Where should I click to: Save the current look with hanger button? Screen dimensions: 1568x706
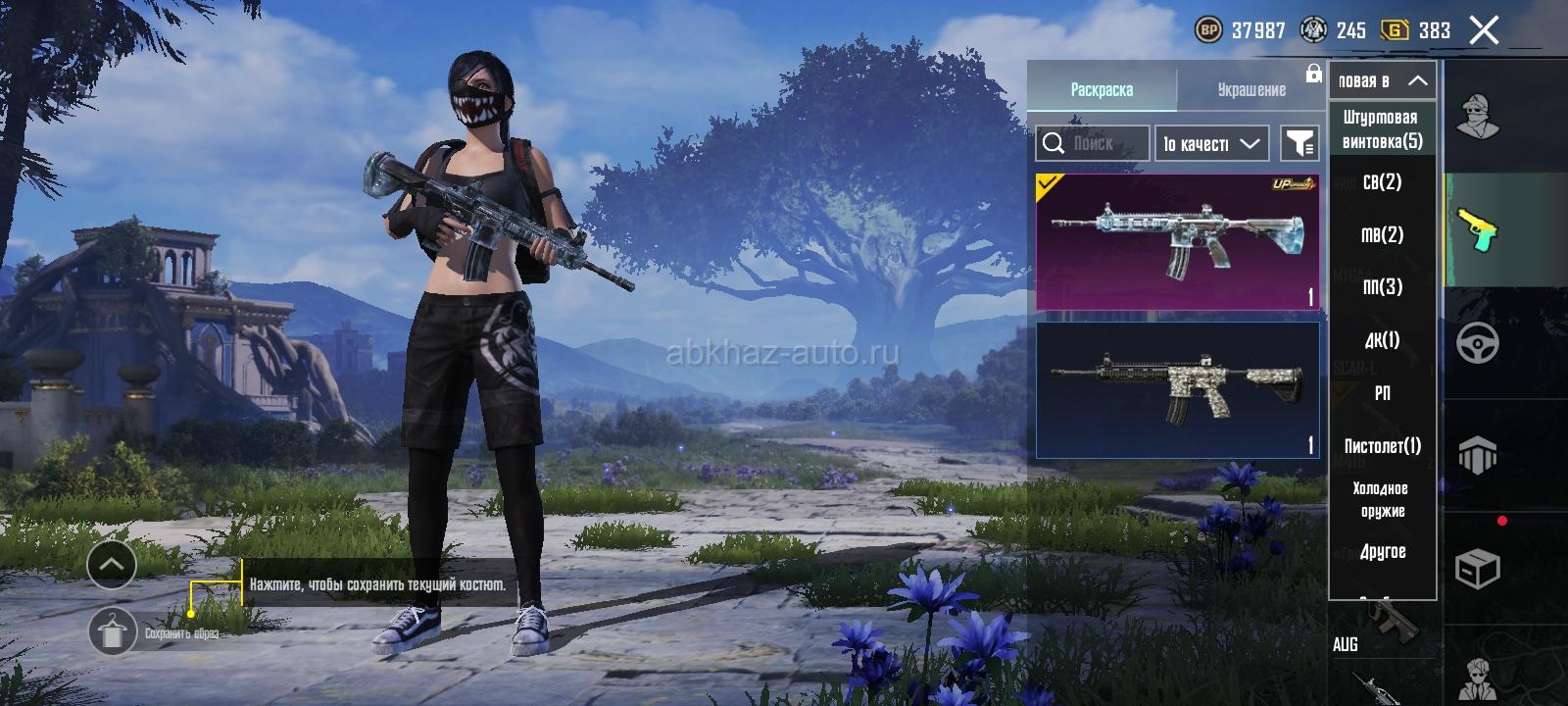(112, 632)
